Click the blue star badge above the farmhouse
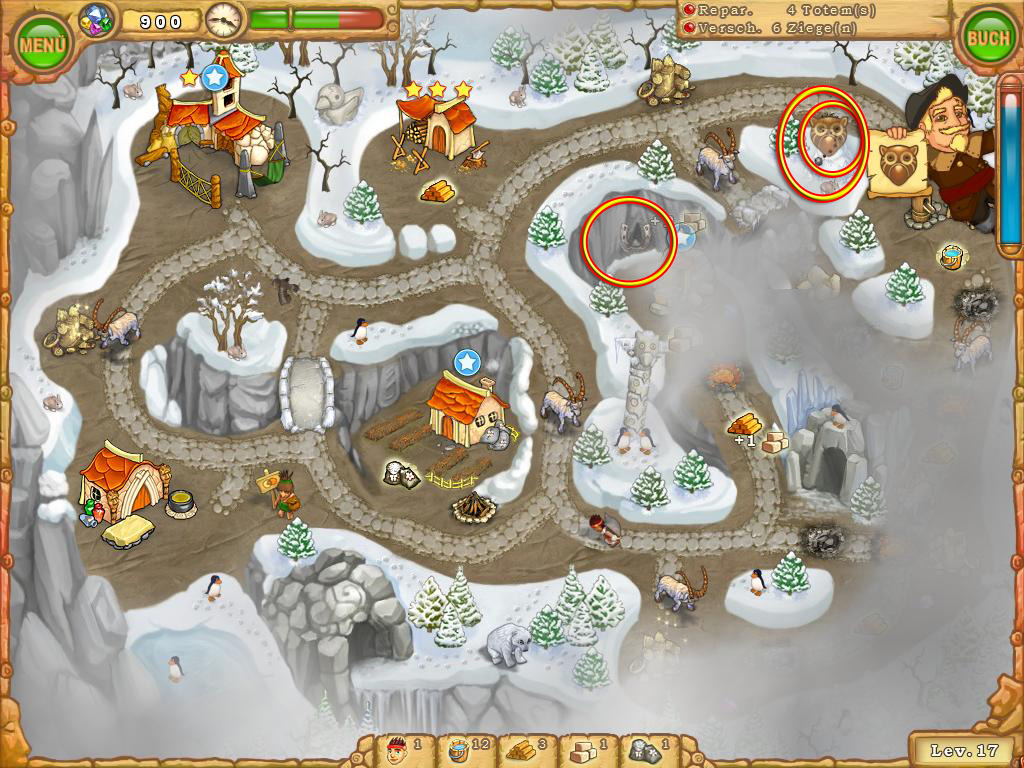The height and width of the screenshot is (768, 1024). click(465, 361)
